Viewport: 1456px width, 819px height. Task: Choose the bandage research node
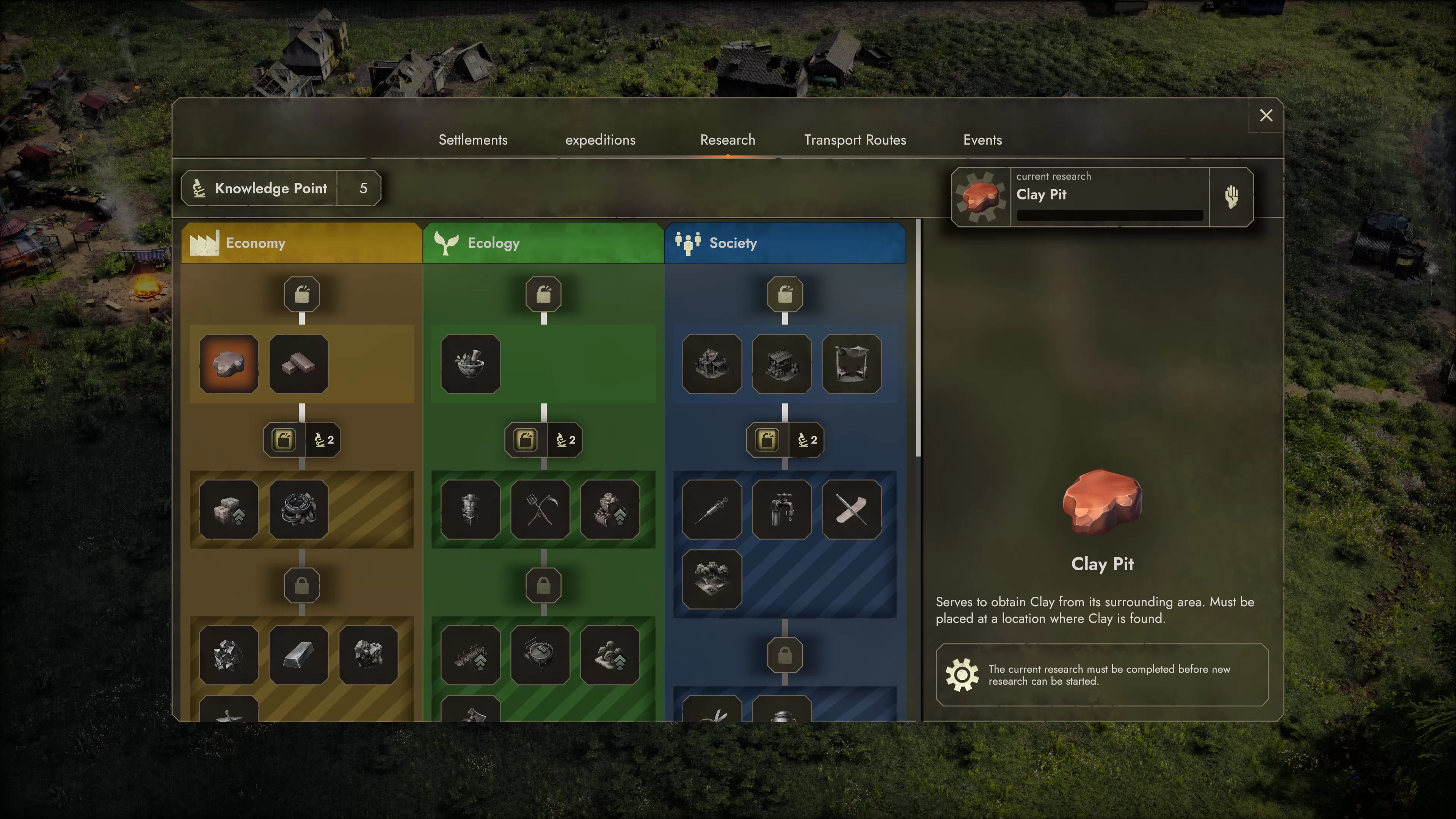click(851, 510)
